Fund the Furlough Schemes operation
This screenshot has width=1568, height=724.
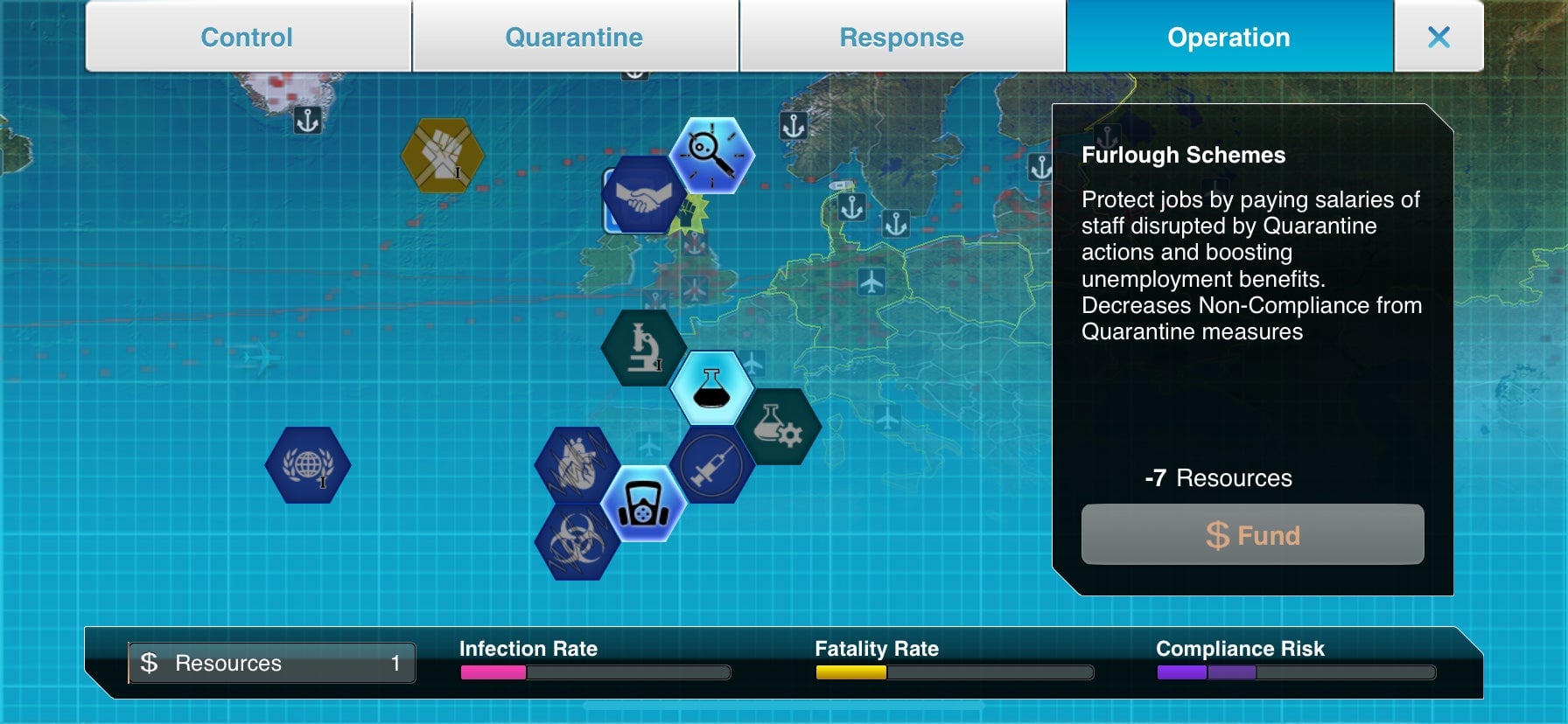[1253, 534]
